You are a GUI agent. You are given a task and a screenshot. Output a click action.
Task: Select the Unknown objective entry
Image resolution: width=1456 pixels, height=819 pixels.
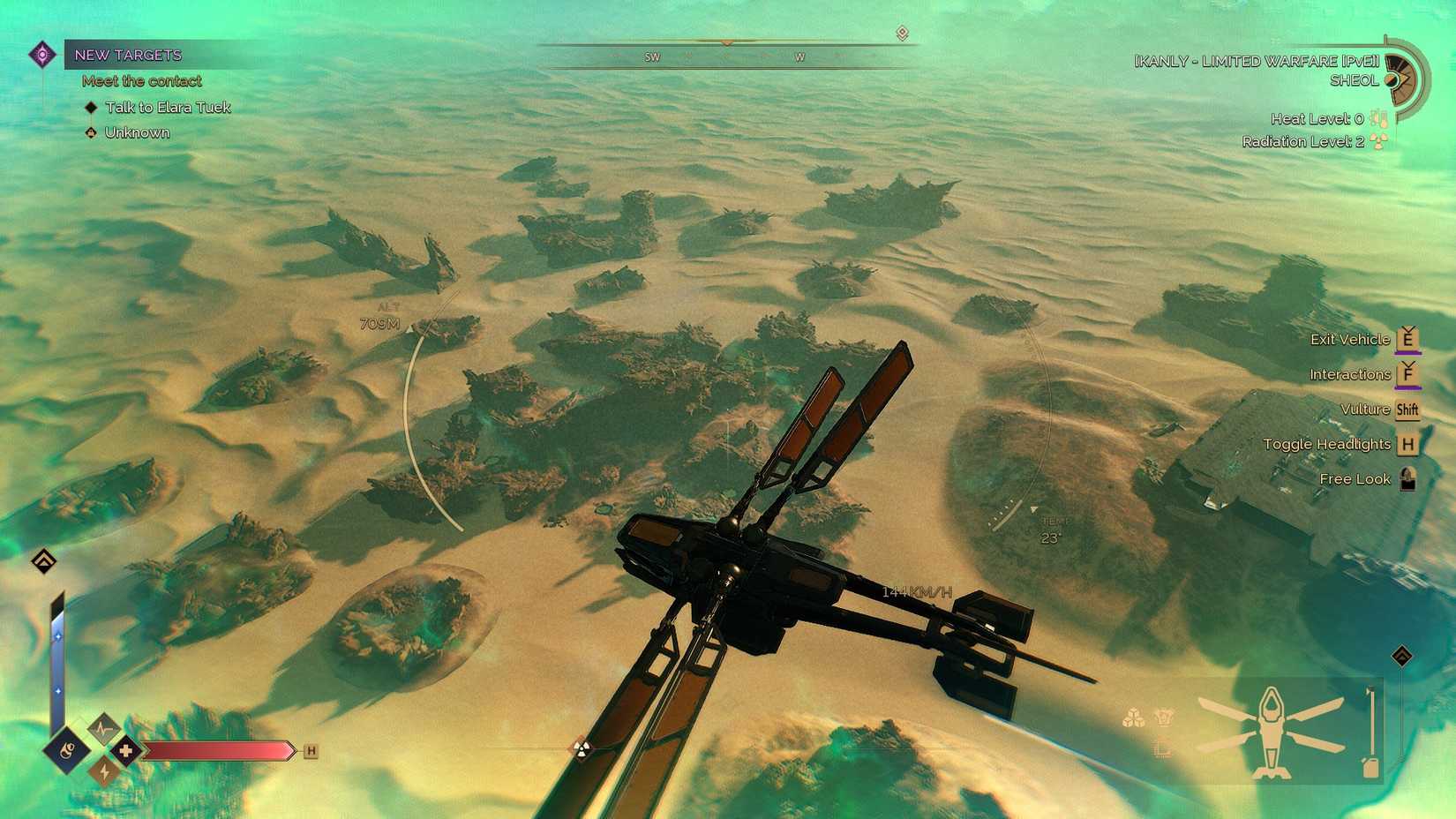(137, 132)
